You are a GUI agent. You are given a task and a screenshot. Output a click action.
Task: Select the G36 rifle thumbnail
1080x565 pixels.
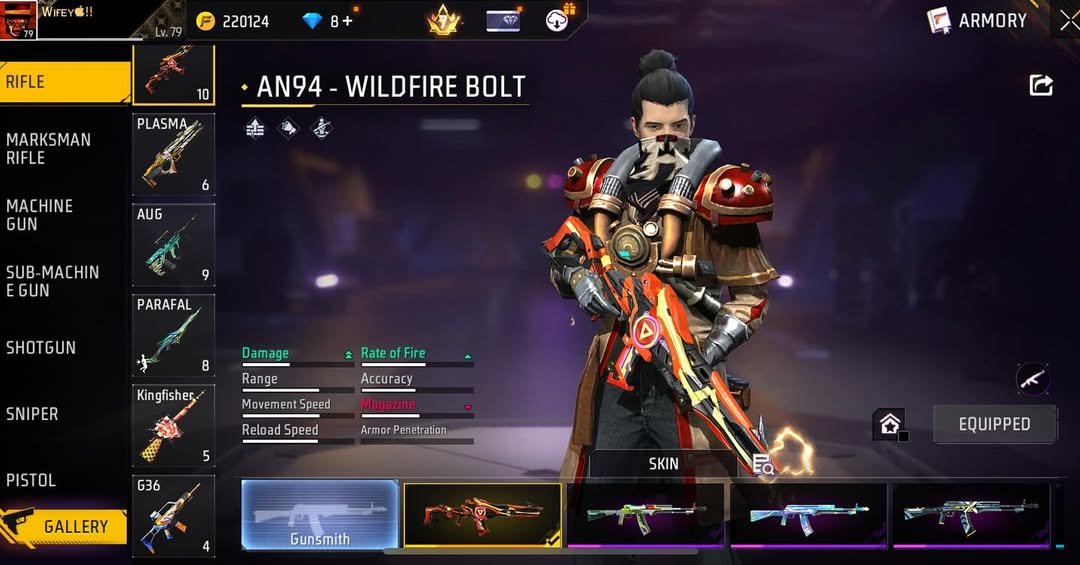point(174,516)
